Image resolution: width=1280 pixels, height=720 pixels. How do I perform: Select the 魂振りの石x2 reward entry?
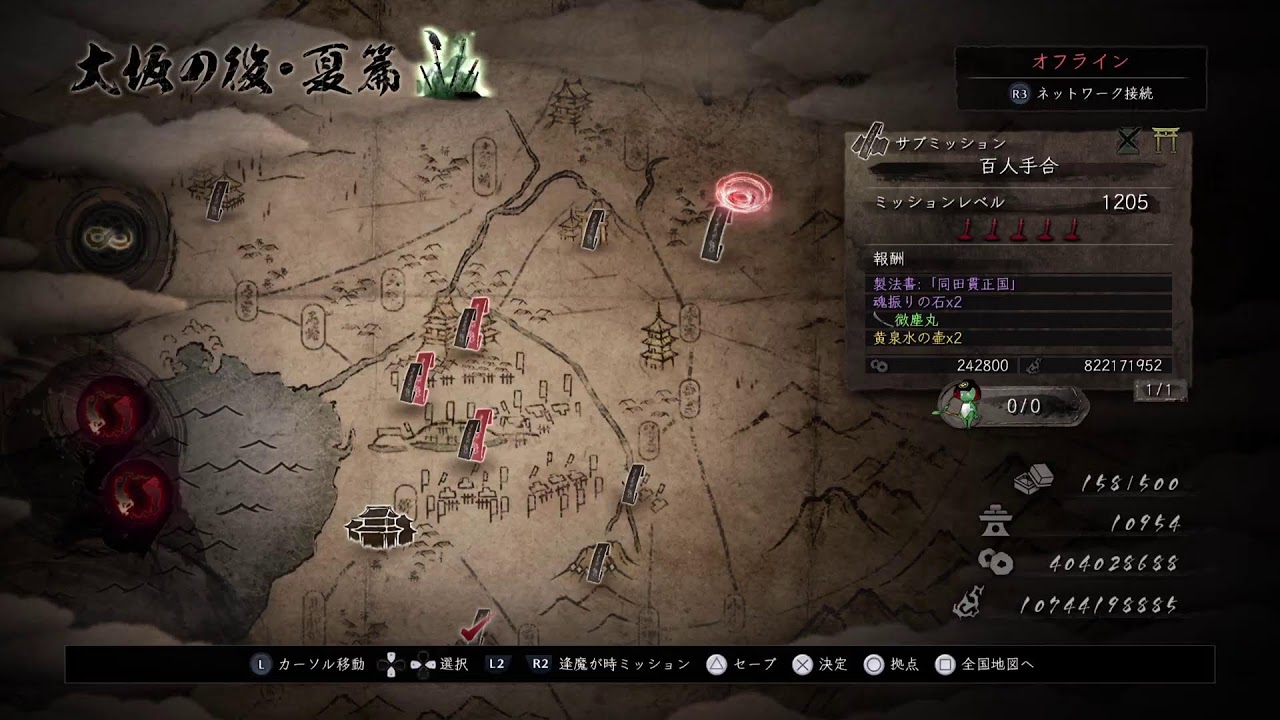coord(1020,302)
